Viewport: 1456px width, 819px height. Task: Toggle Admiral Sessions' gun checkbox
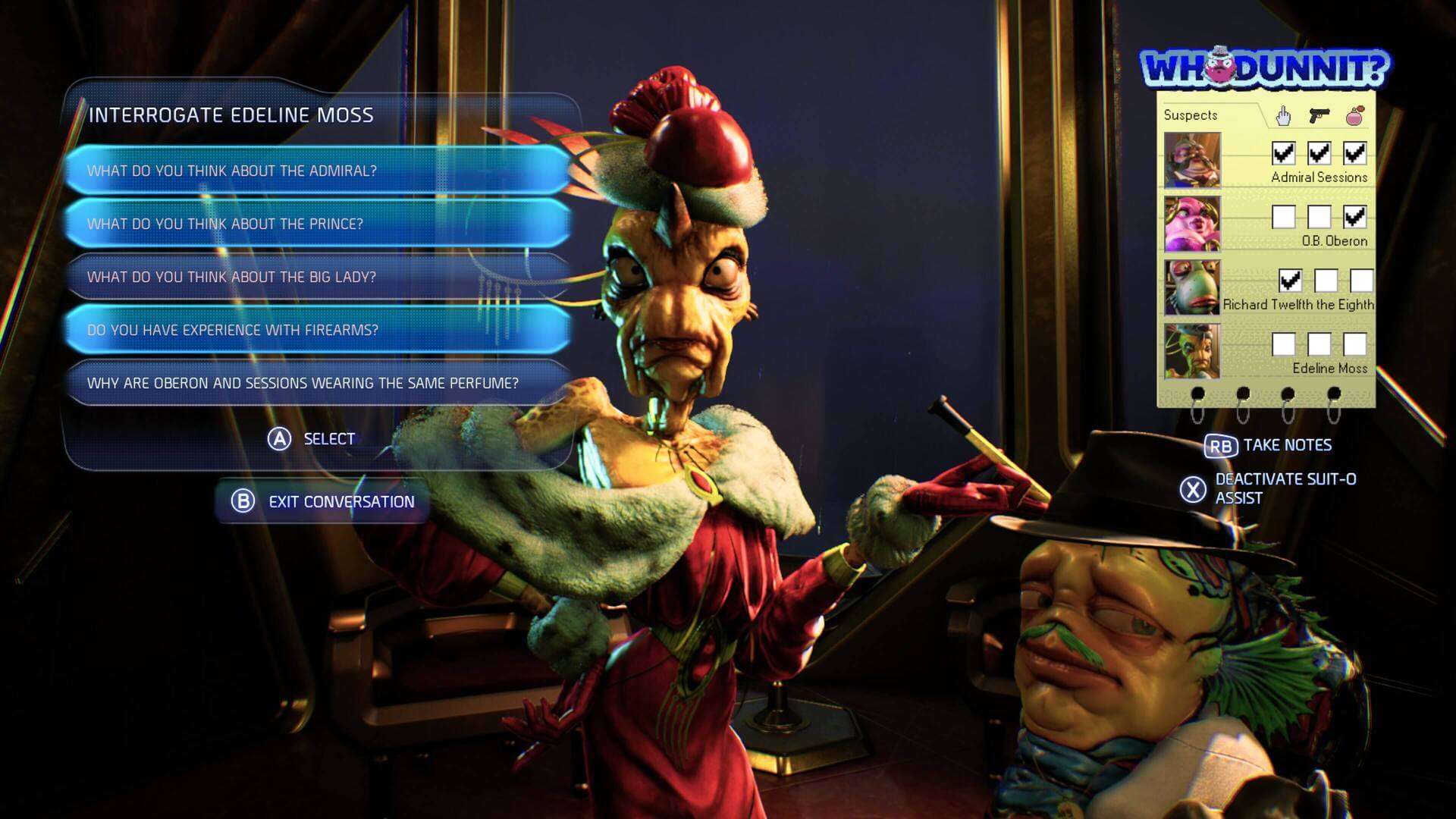click(1319, 153)
